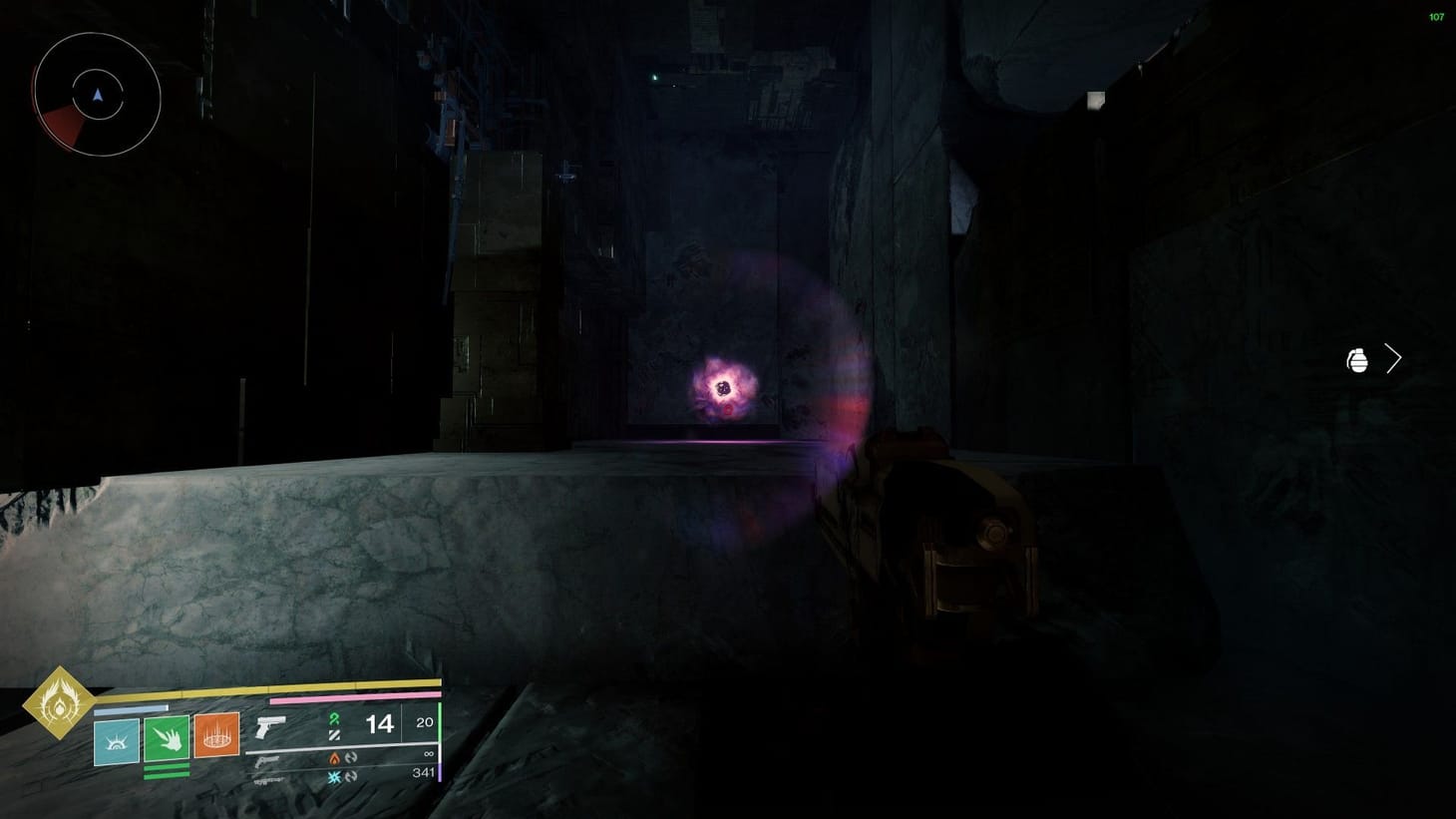The width and height of the screenshot is (1456, 819).
Task: Activate the green melee ability icon
Action: pyautogui.click(x=168, y=738)
